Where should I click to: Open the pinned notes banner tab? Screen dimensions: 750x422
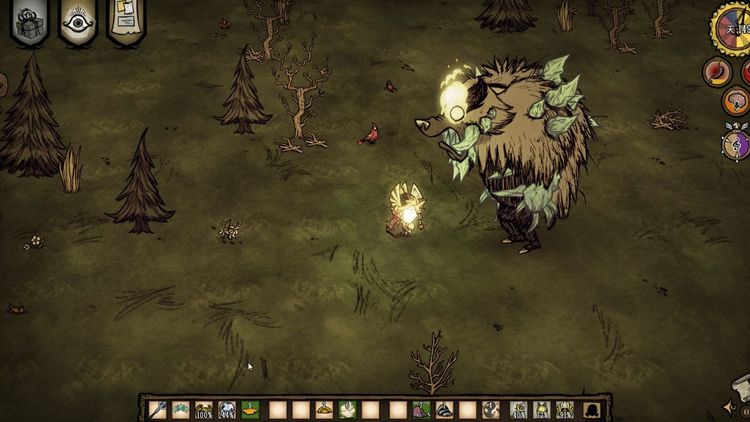pyautogui.click(x=126, y=20)
